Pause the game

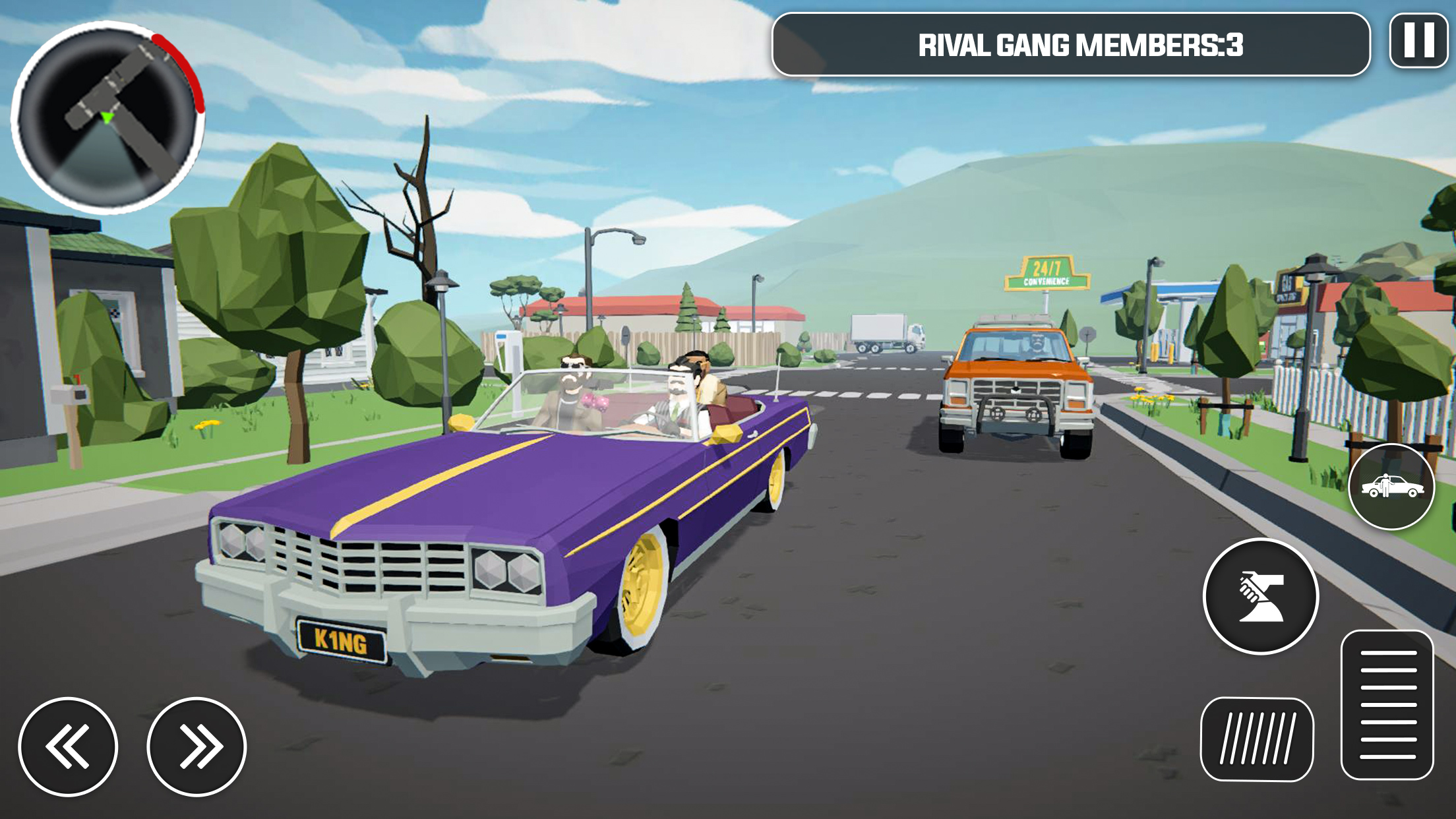click(x=1418, y=41)
